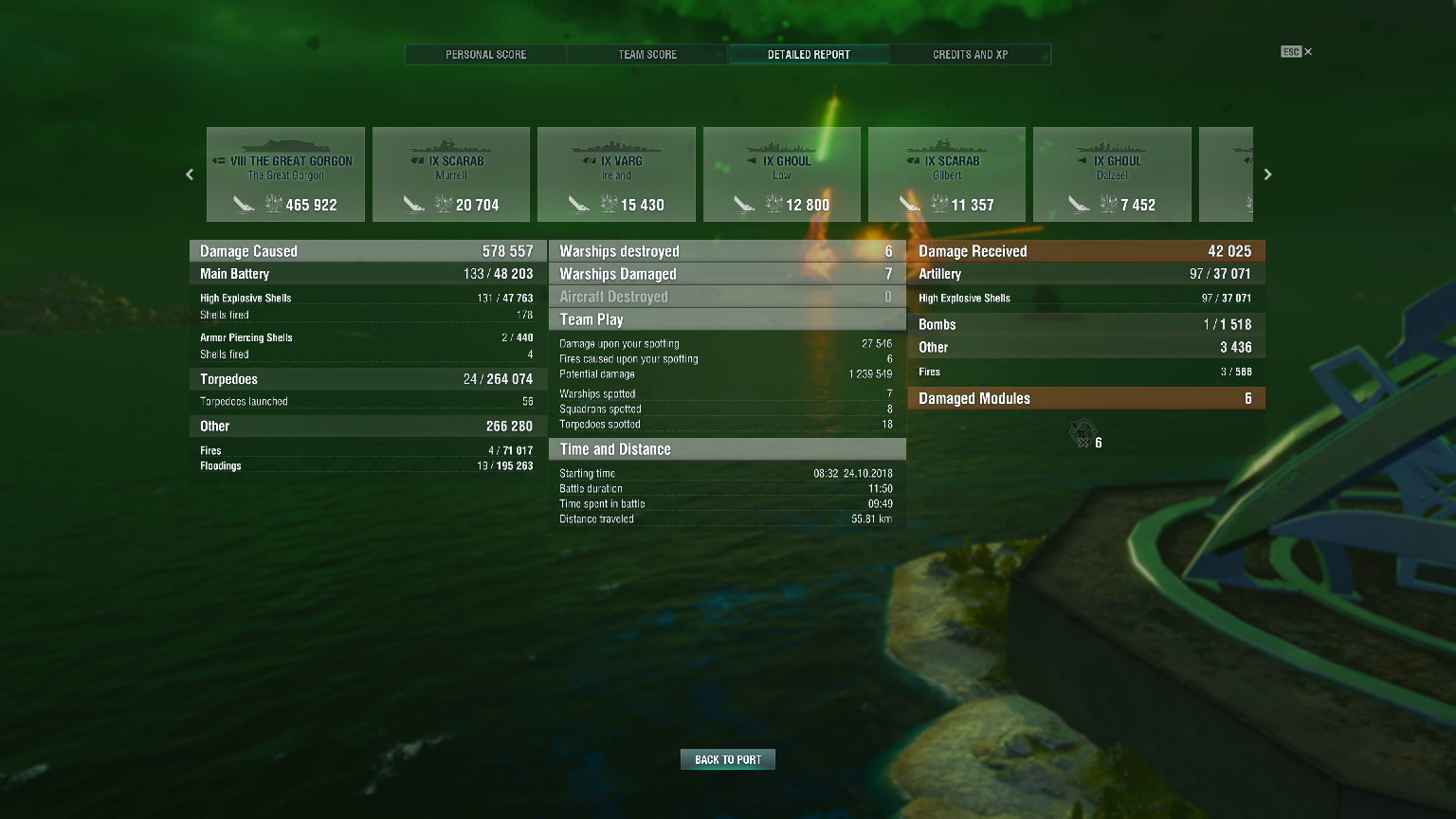Click the right arrow to see more ships
1456x819 pixels.
pos(1267,174)
